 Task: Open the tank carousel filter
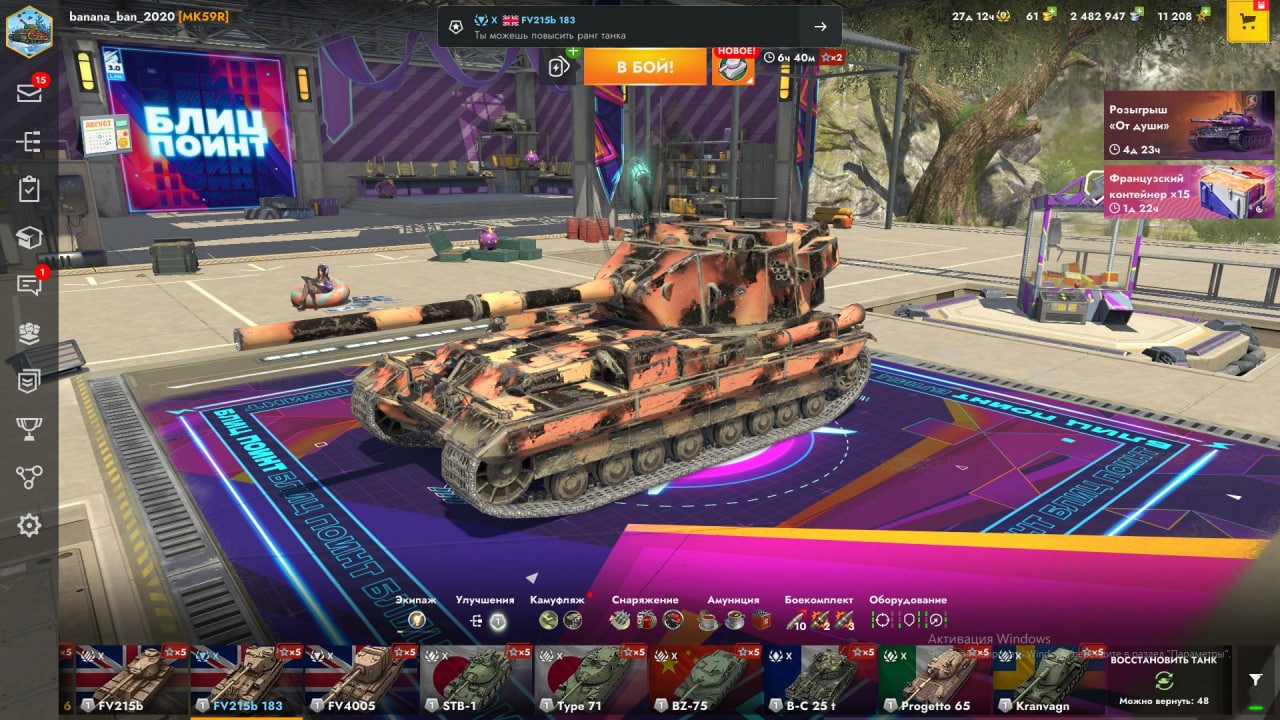pyautogui.click(x=1256, y=679)
